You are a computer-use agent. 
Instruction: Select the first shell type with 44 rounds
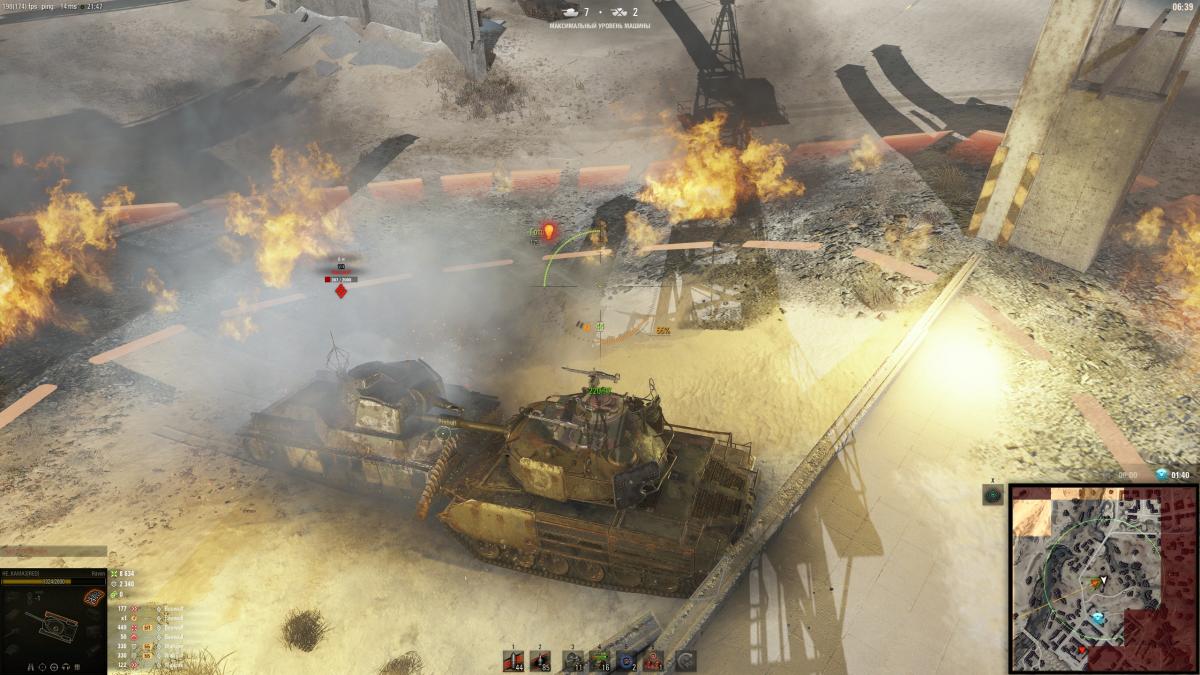pos(513,660)
